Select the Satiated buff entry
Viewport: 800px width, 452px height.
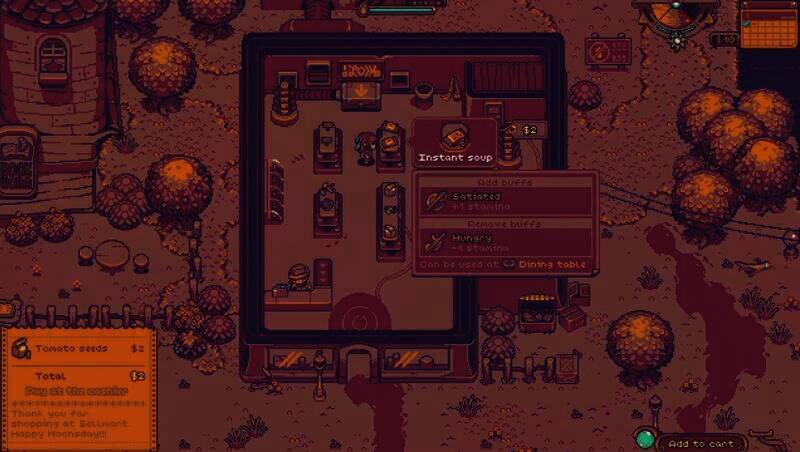(x=505, y=201)
